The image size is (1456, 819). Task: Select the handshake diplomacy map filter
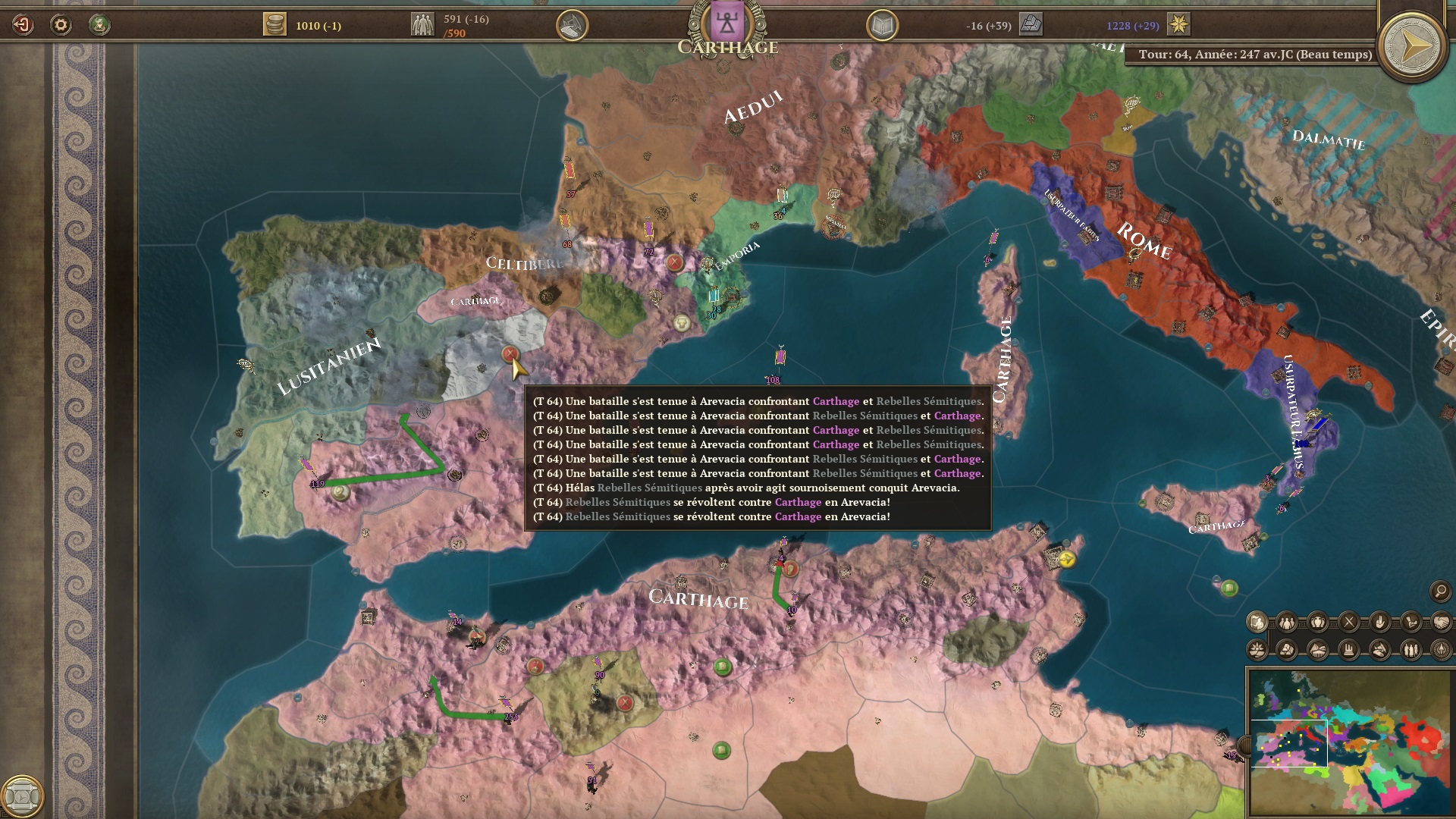coord(1441,623)
